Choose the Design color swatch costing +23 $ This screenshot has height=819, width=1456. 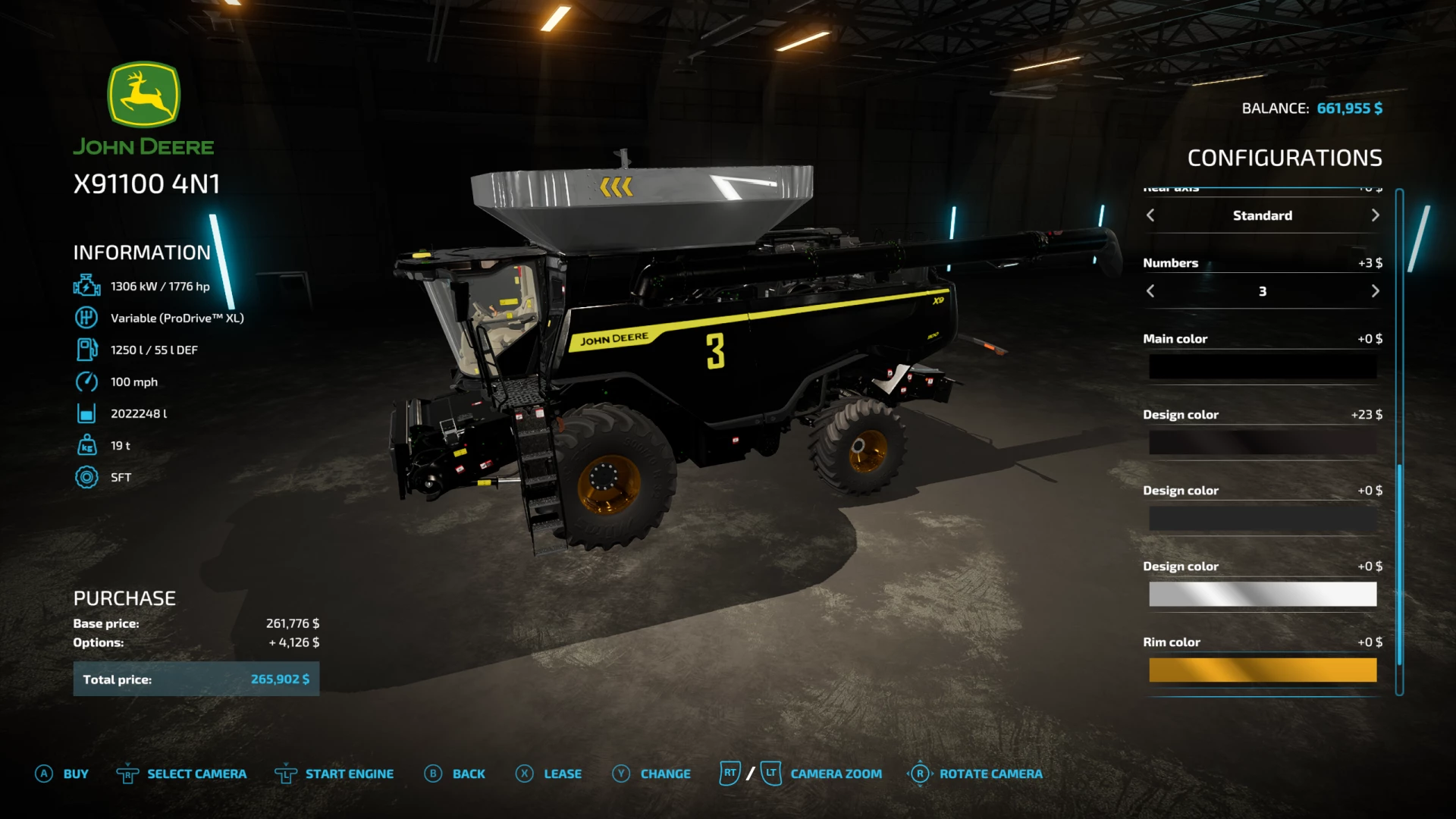1262,443
